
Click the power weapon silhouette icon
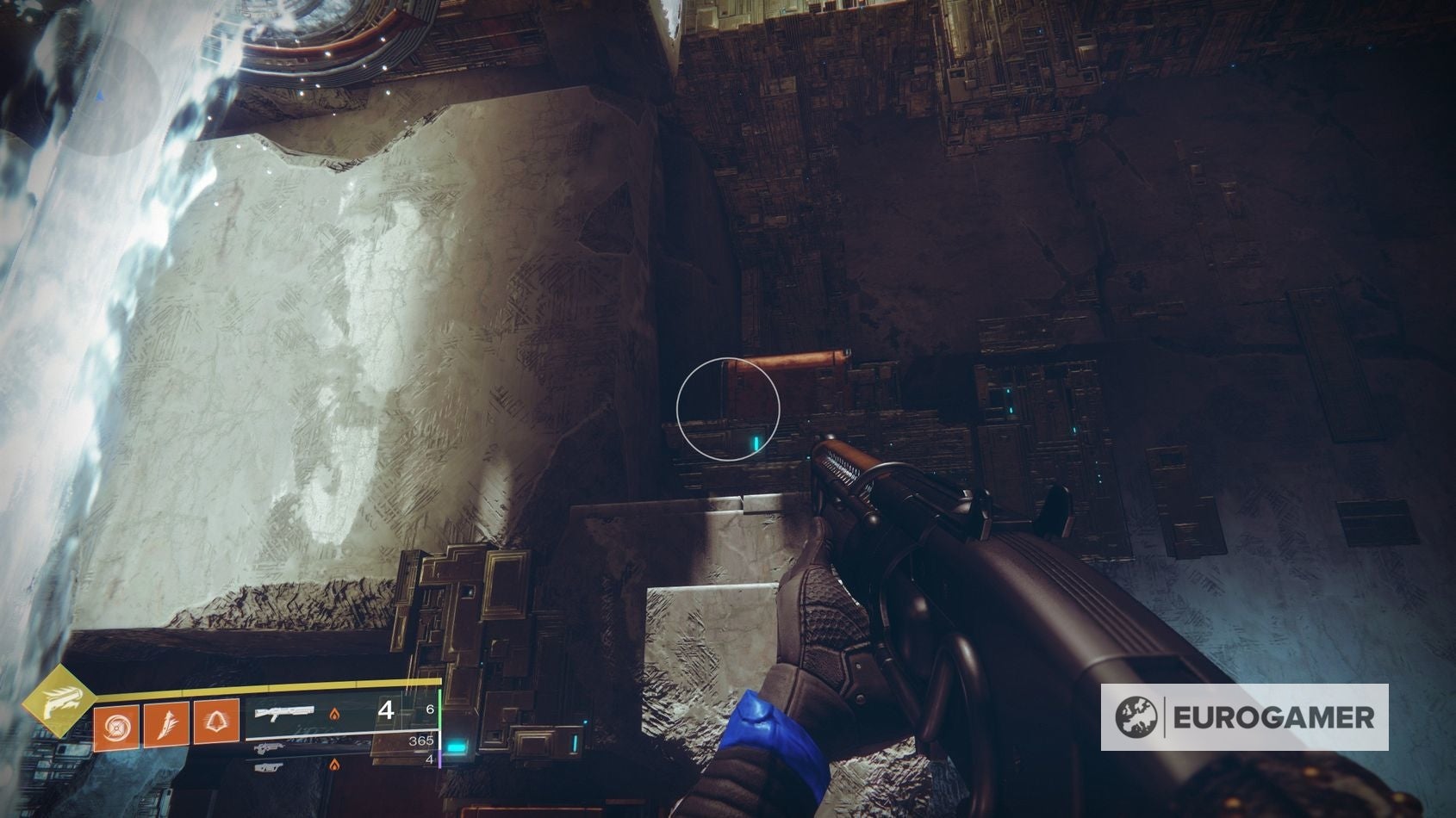[x=270, y=767]
